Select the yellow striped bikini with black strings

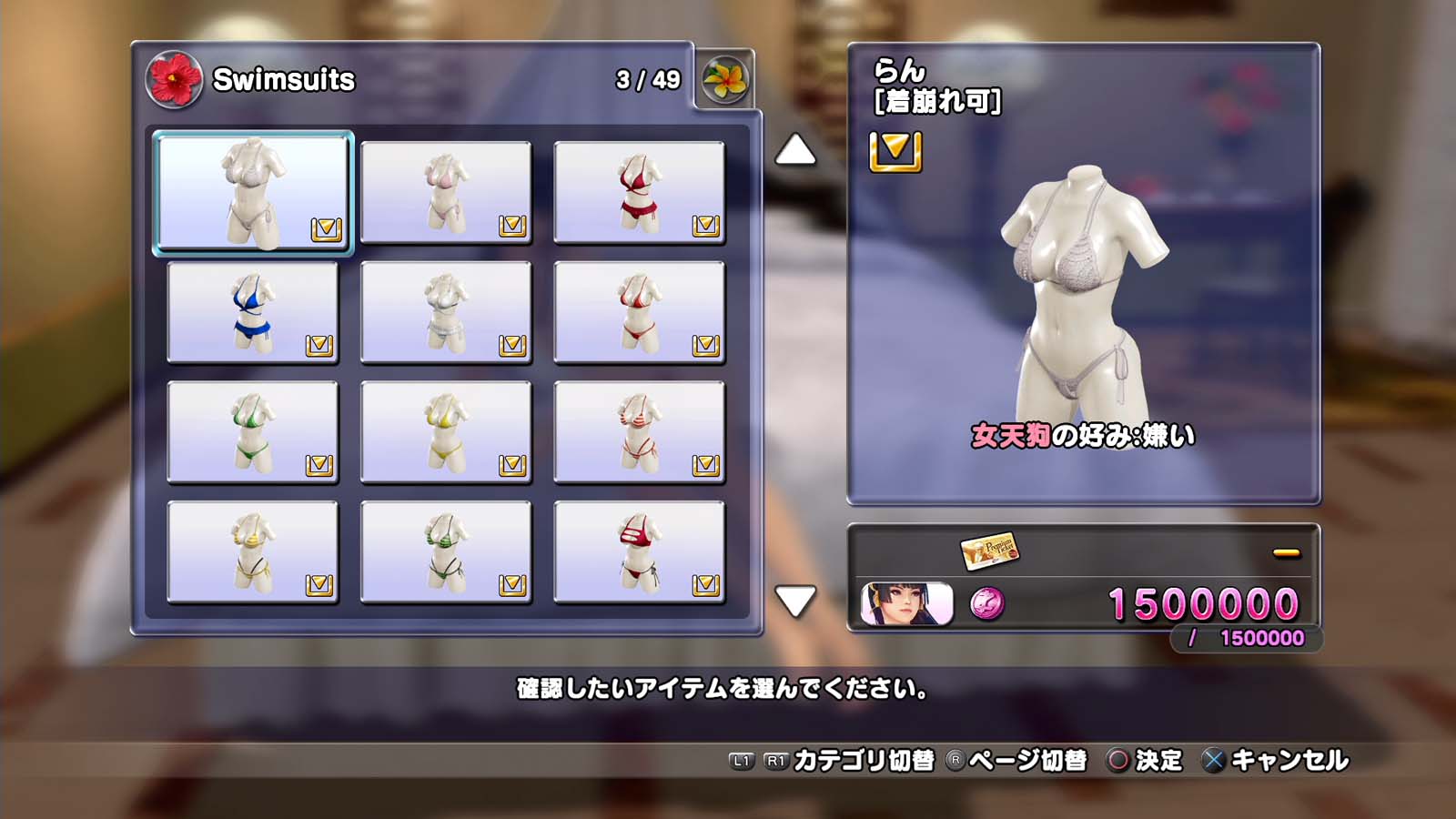pos(252,552)
